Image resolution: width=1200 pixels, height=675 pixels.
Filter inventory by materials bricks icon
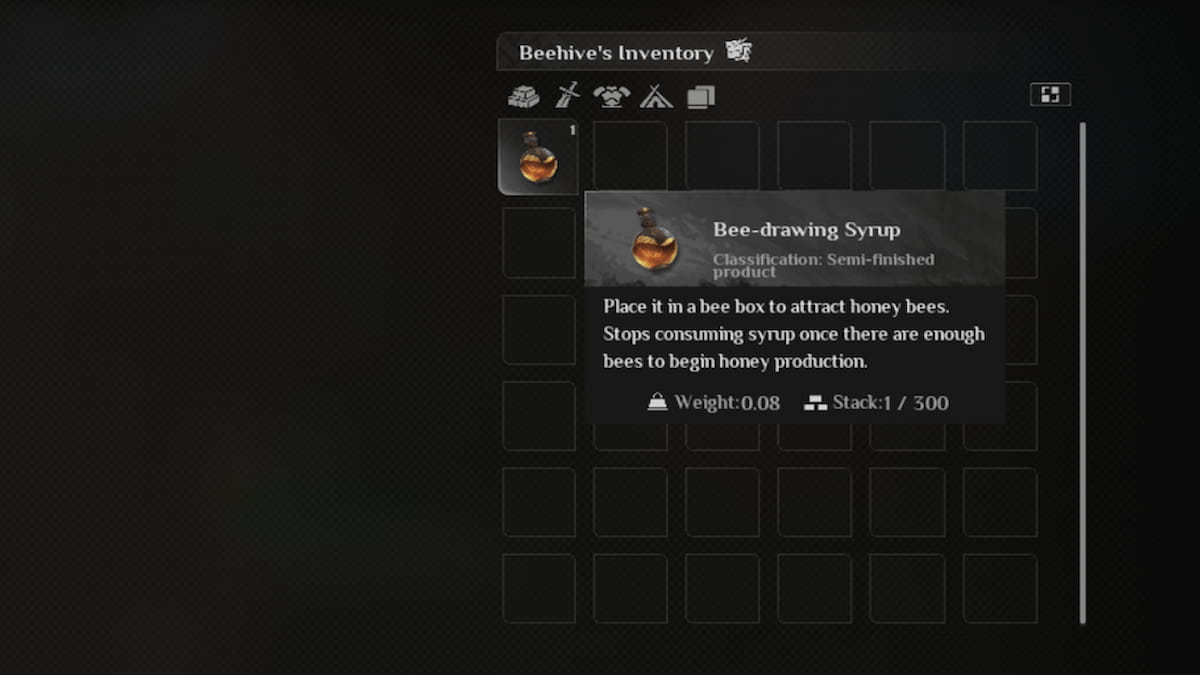tap(523, 96)
